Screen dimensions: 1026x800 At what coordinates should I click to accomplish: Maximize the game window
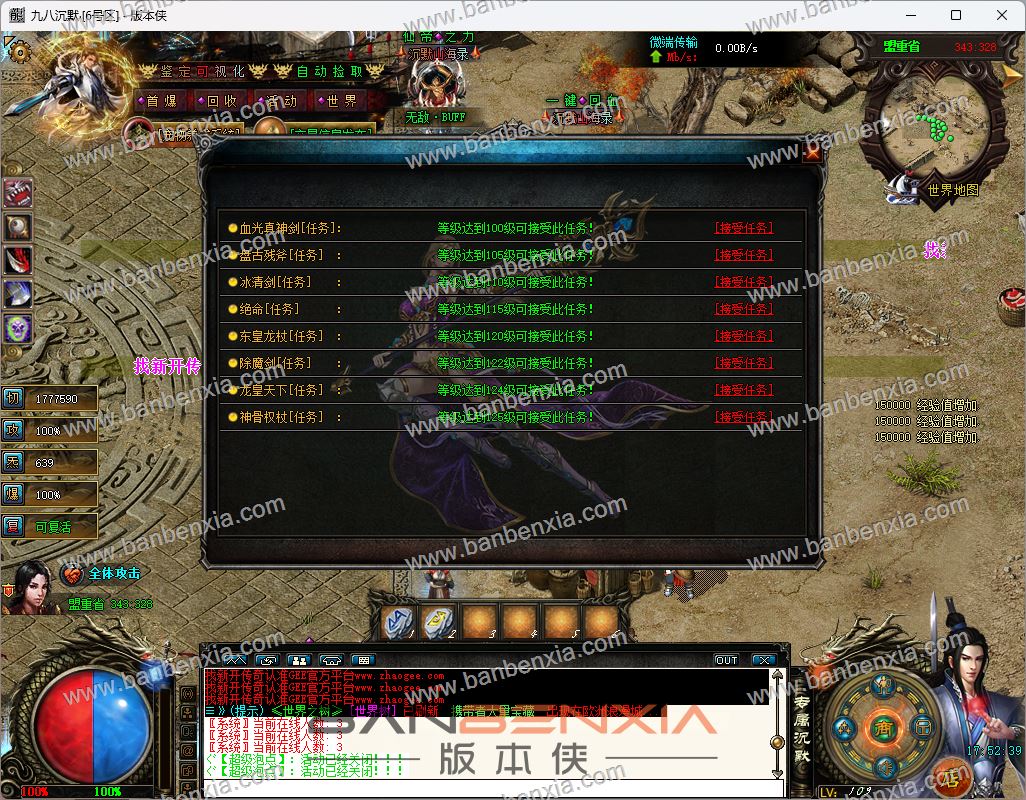pos(955,15)
